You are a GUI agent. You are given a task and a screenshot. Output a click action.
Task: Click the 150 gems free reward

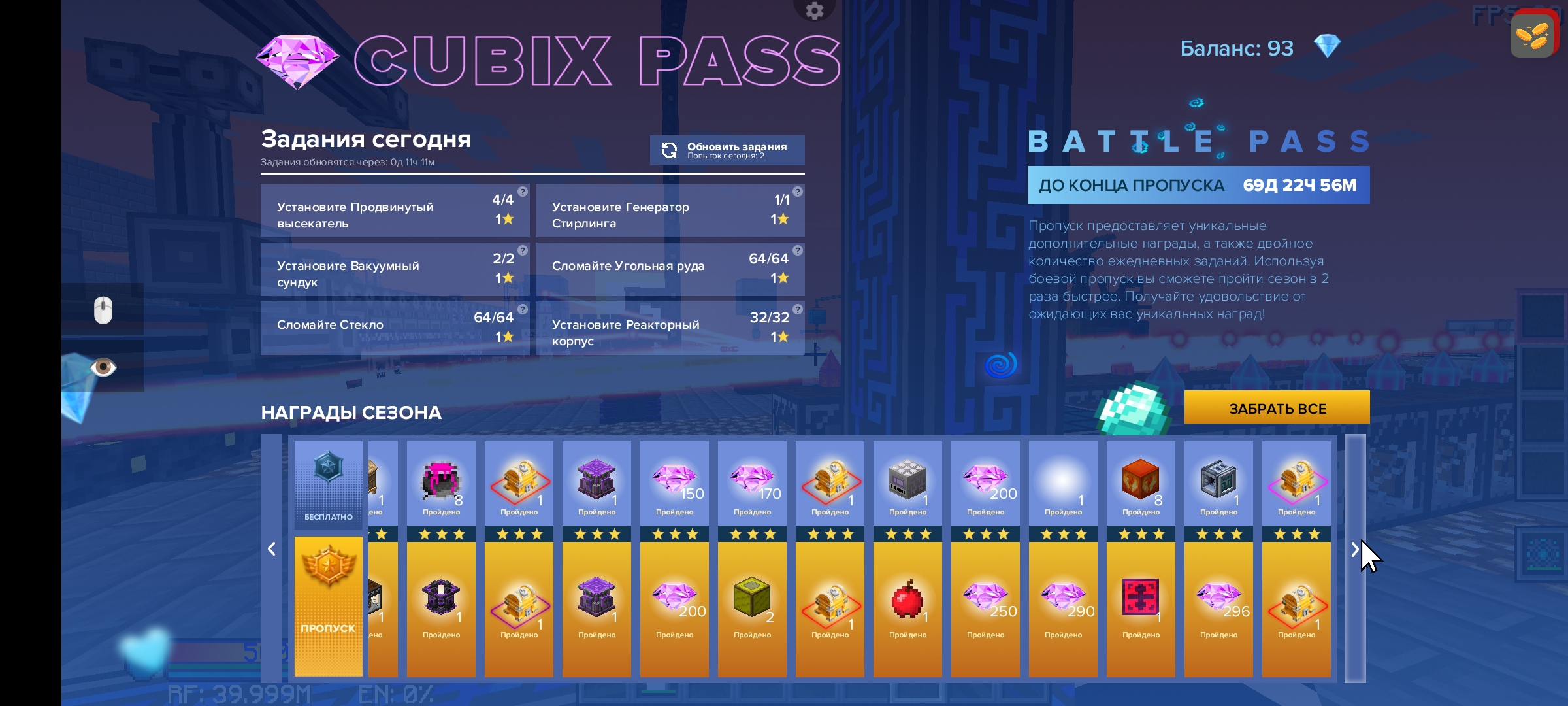point(674,482)
